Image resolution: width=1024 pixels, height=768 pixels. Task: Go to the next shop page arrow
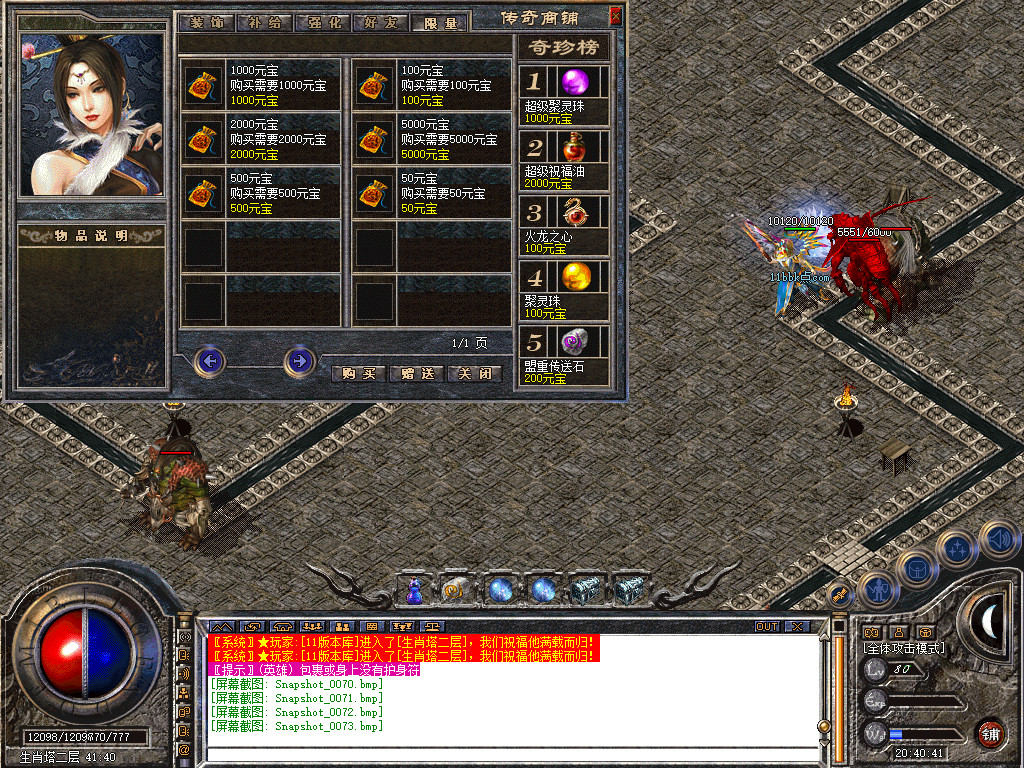pos(299,360)
